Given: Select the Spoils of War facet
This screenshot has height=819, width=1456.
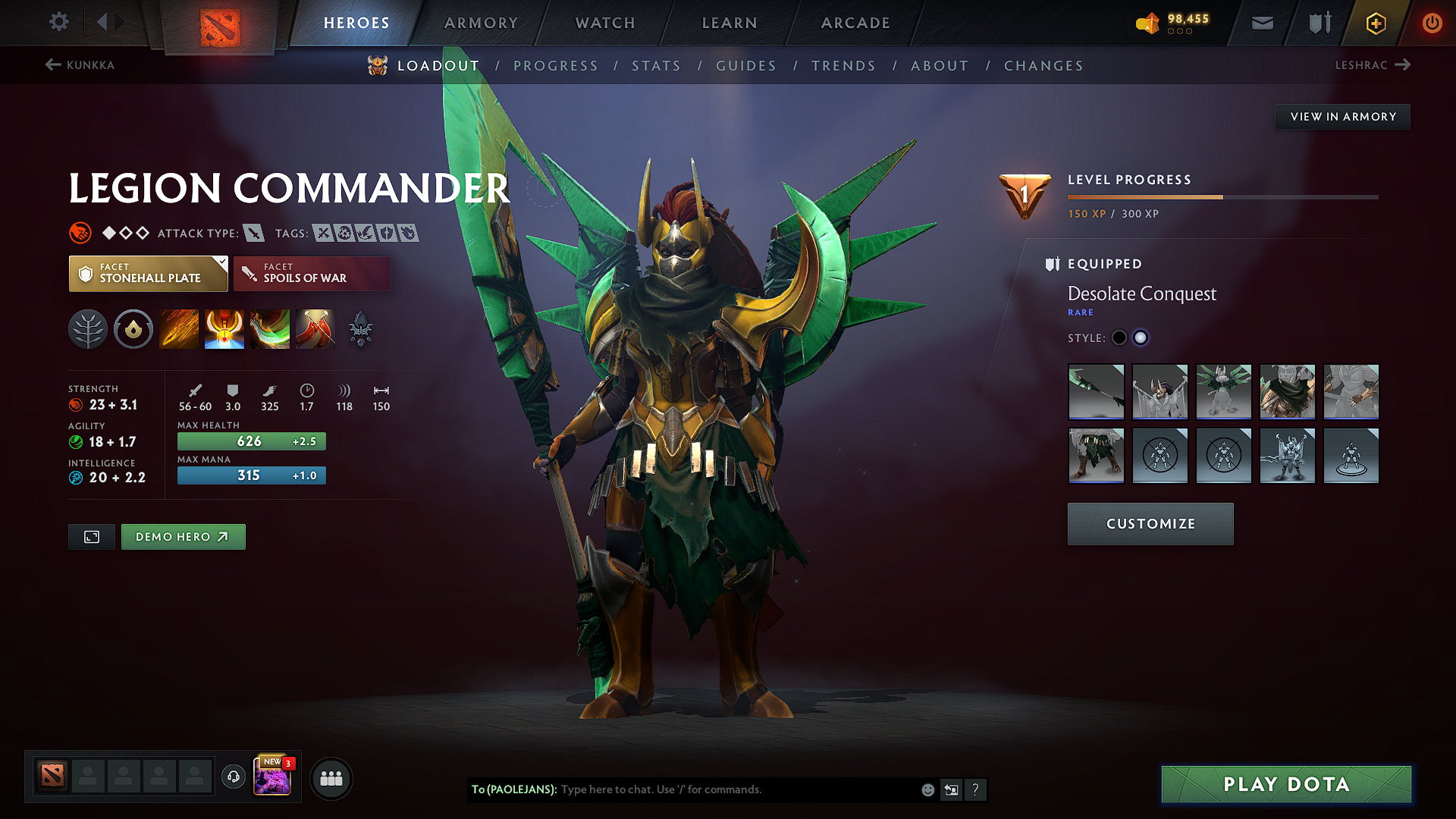Looking at the screenshot, I should 312,273.
